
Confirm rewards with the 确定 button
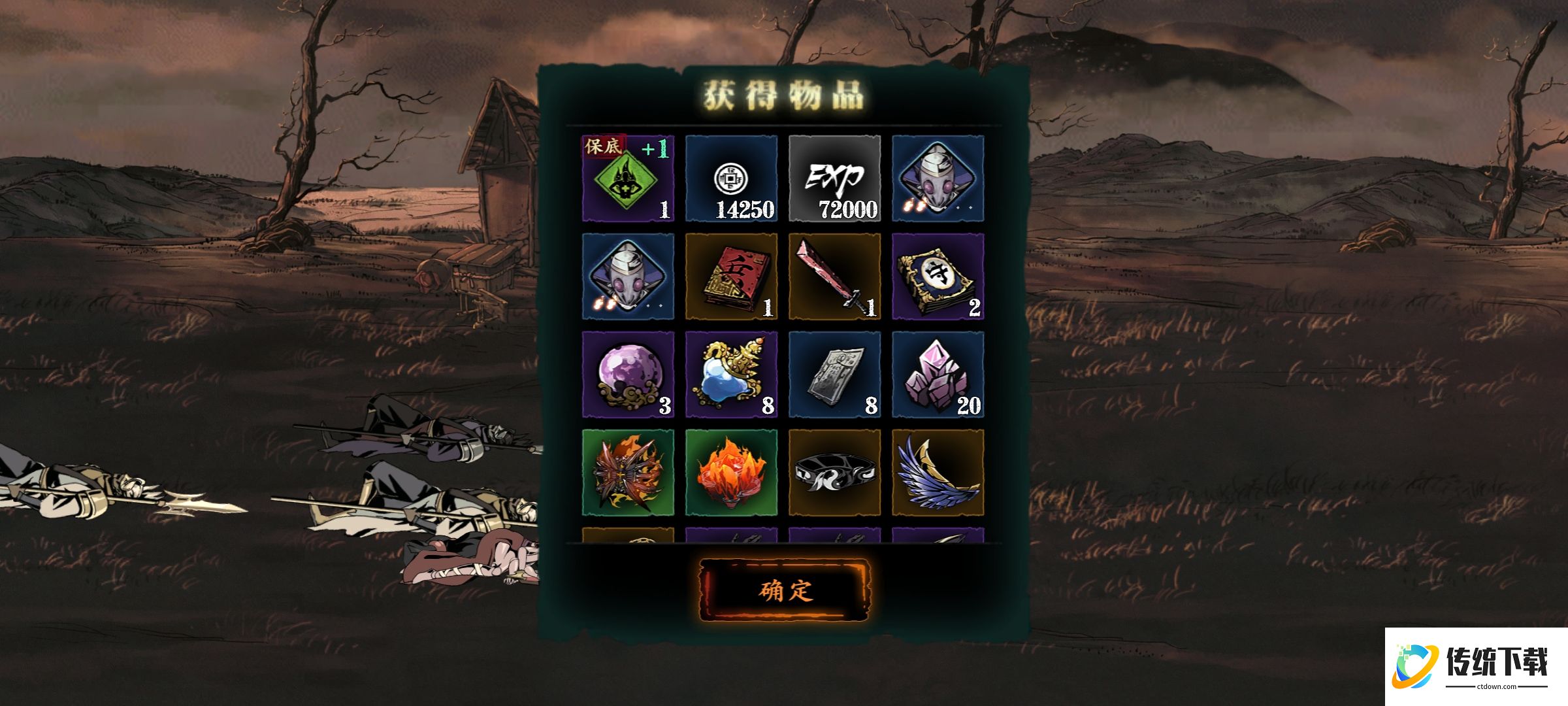(x=785, y=590)
